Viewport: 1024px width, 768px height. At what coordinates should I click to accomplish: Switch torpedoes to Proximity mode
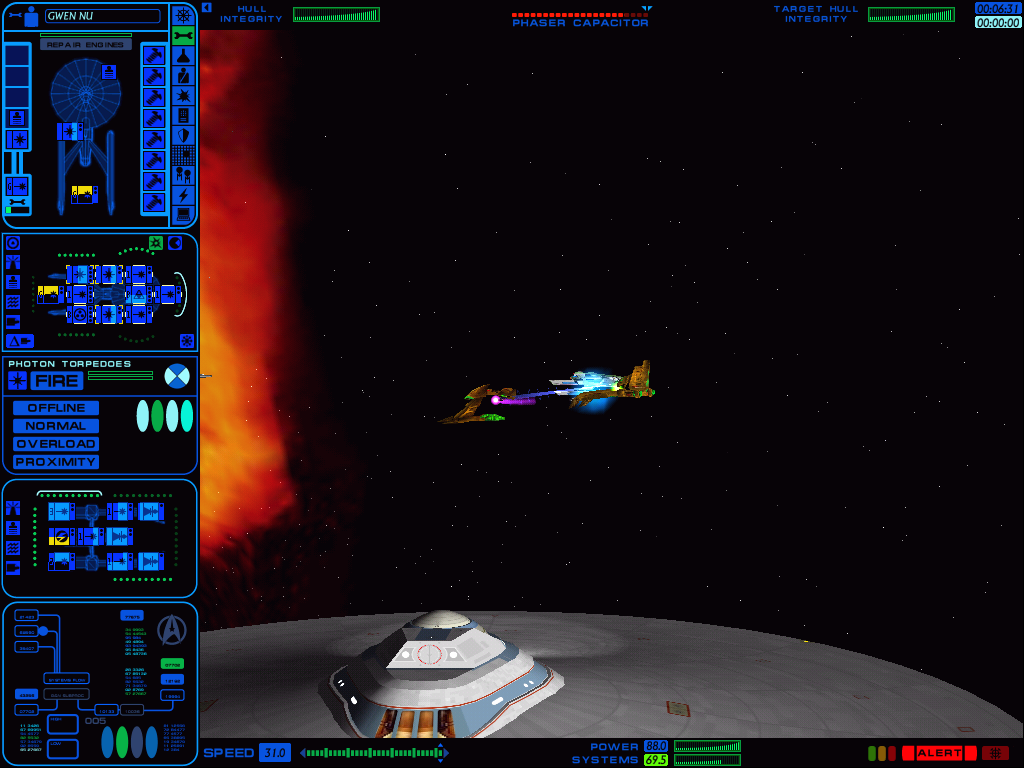[x=56, y=462]
